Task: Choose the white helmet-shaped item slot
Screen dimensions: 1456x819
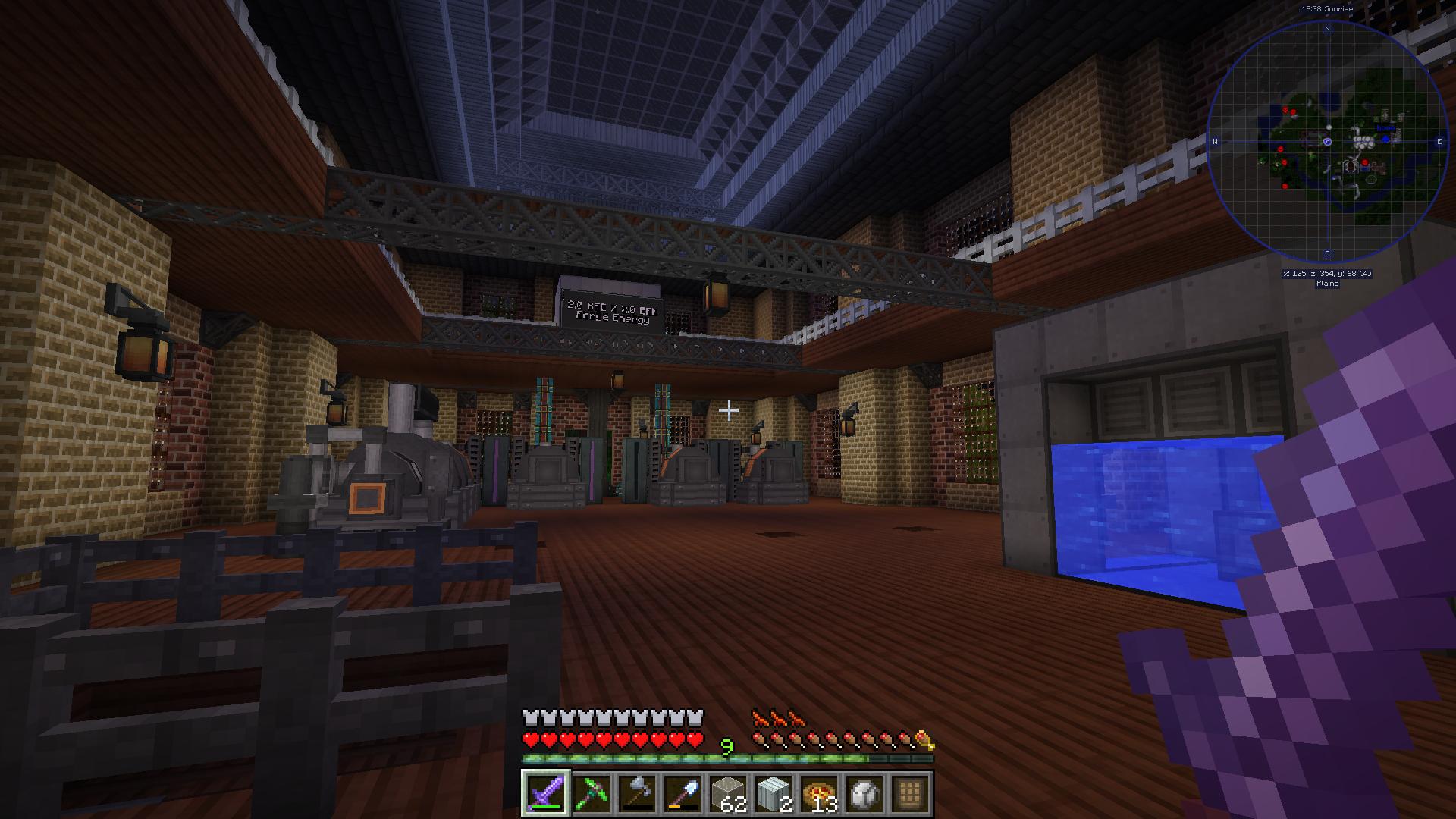Action: coord(865,793)
